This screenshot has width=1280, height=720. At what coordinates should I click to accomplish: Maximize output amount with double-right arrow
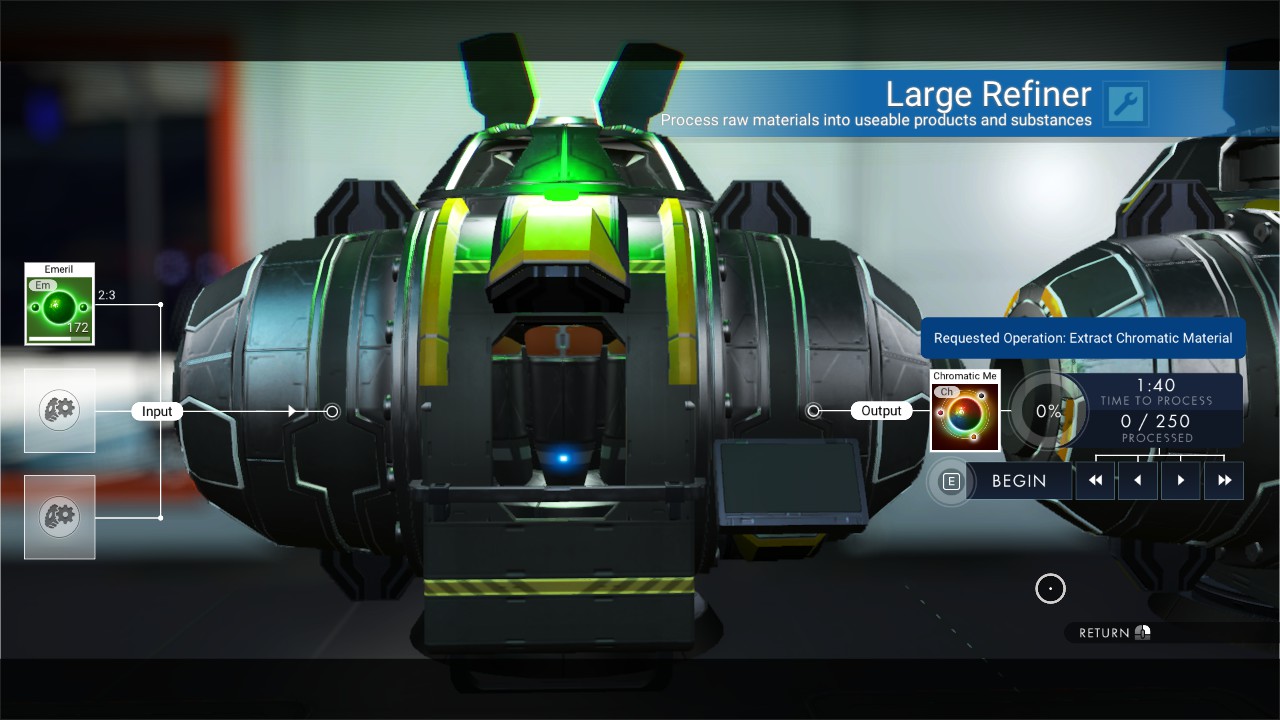click(1224, 481)
